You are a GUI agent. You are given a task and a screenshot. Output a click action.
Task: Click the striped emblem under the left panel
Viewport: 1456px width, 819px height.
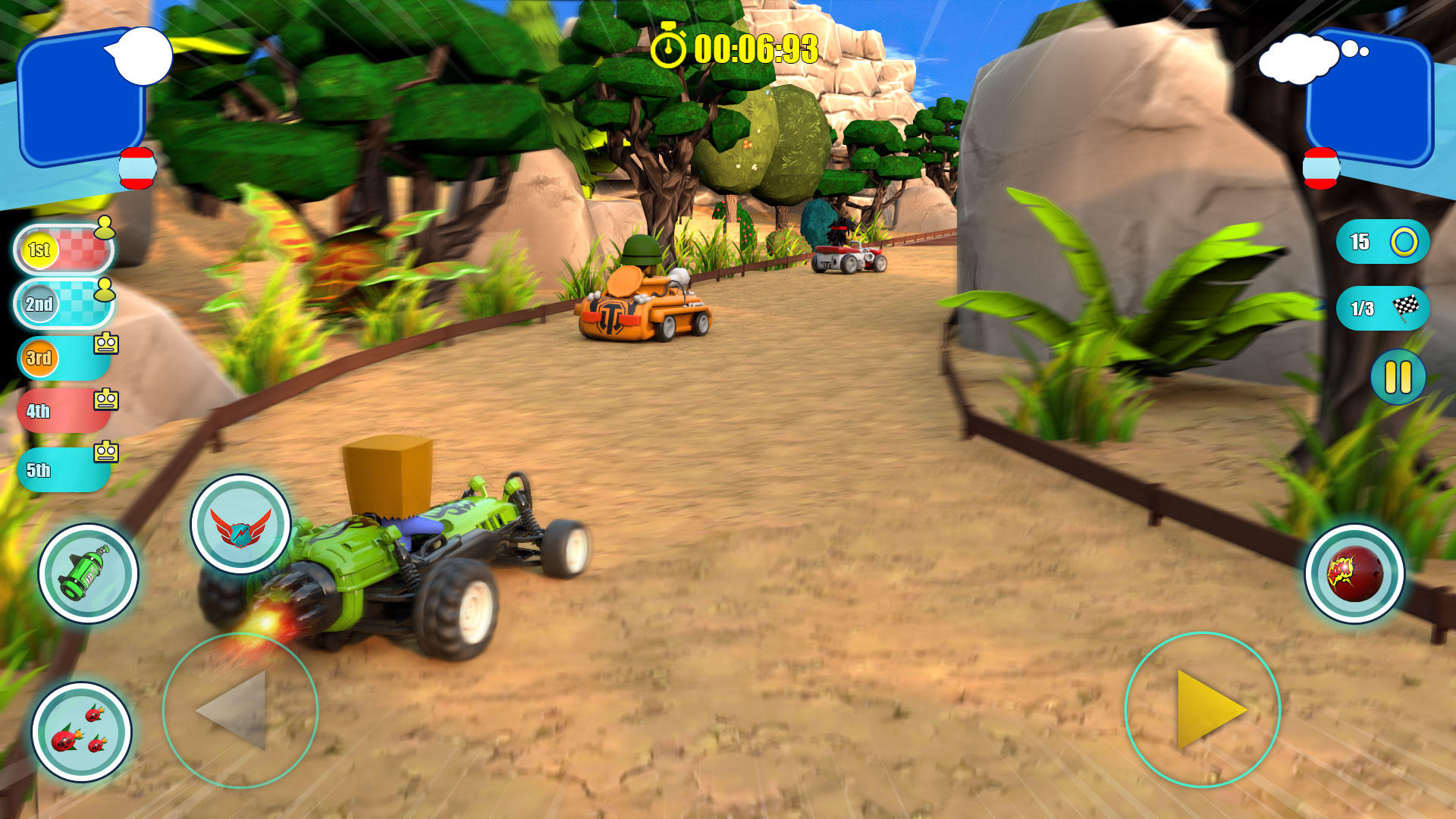click(136, 168)
